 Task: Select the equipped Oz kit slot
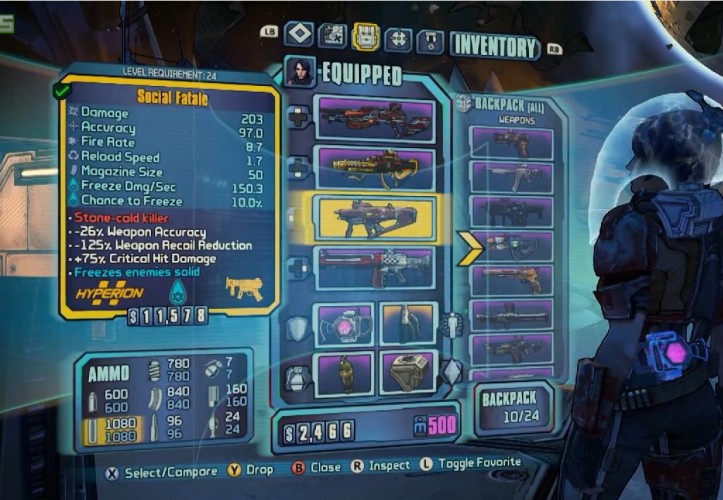408,372
